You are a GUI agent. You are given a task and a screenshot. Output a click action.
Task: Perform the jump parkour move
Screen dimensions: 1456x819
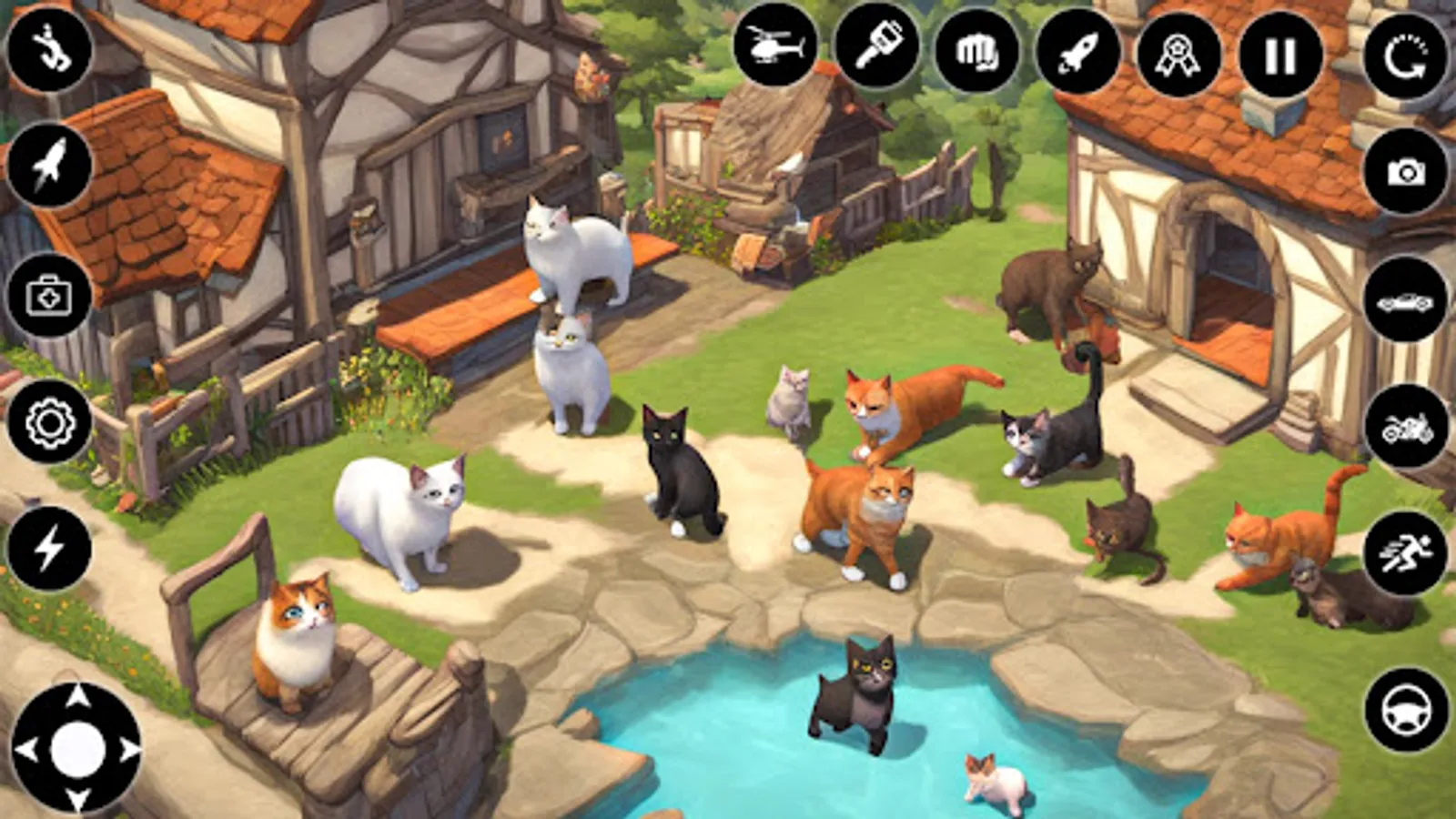click(x=50, y=50)
